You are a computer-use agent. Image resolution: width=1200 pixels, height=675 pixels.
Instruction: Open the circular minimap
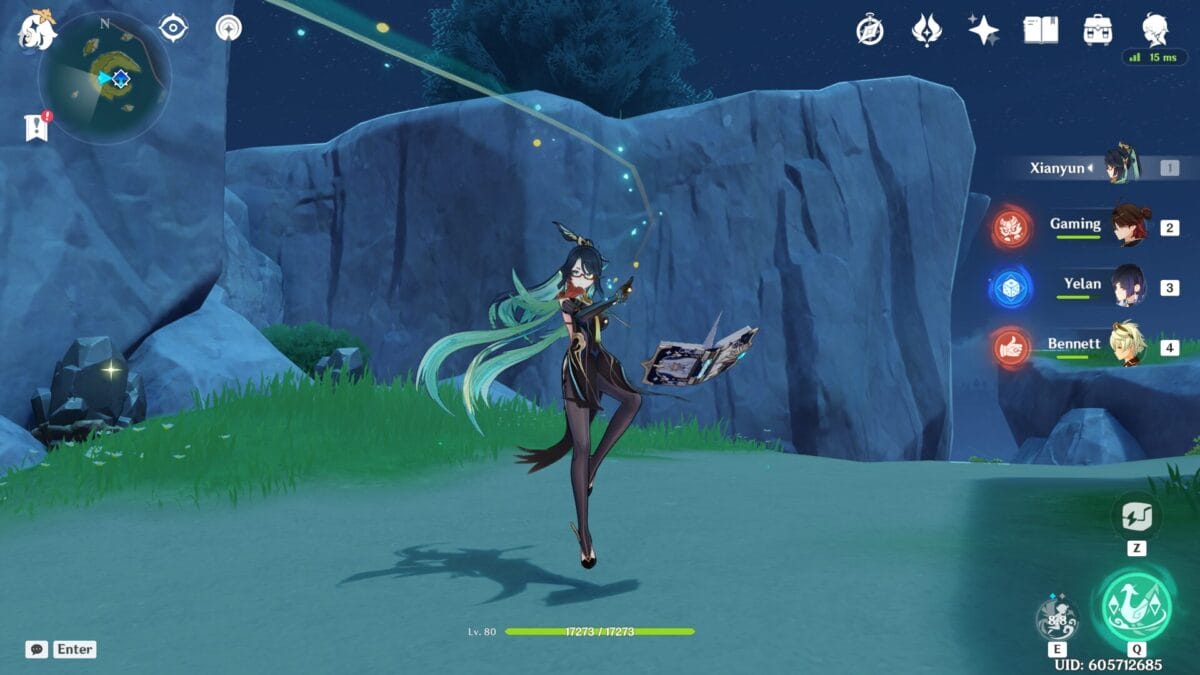click(x=104, y=78)
